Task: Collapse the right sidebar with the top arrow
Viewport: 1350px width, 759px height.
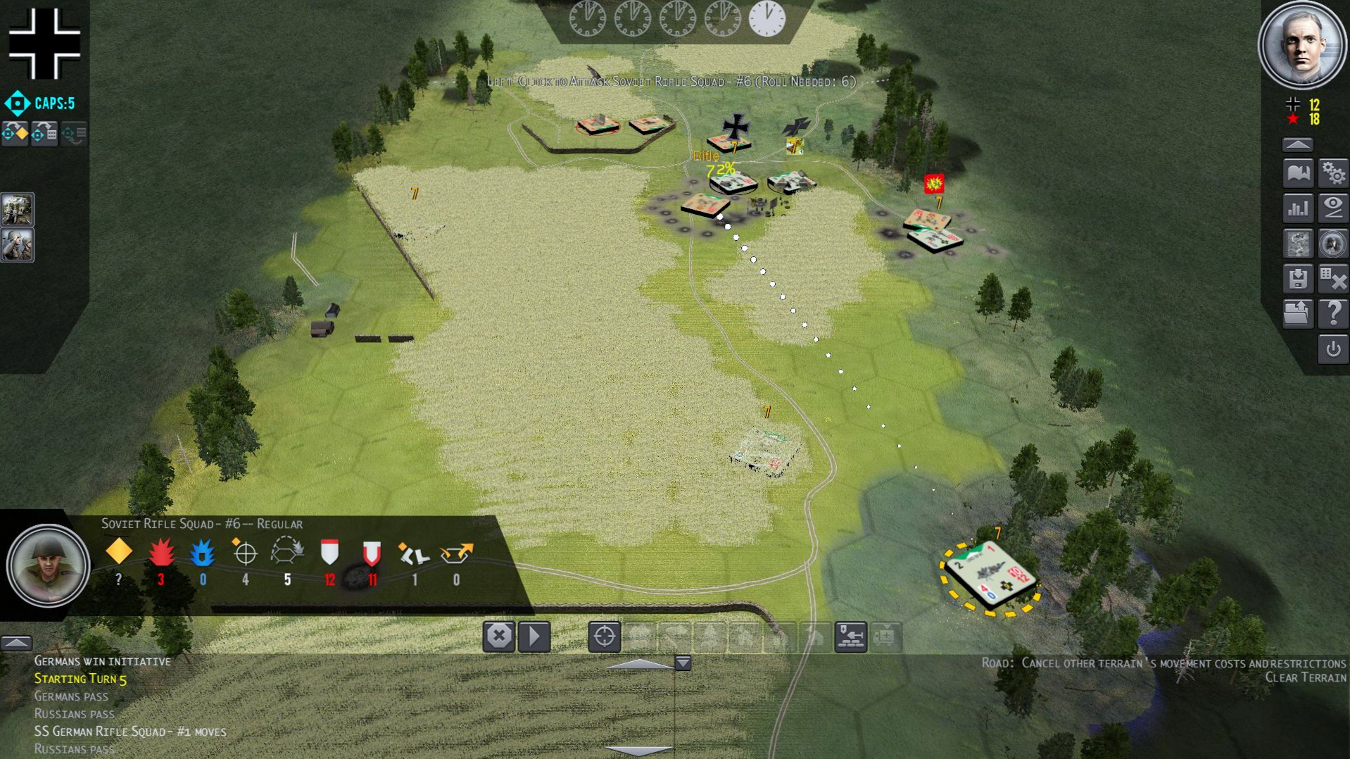Action: coord(1297,143)
